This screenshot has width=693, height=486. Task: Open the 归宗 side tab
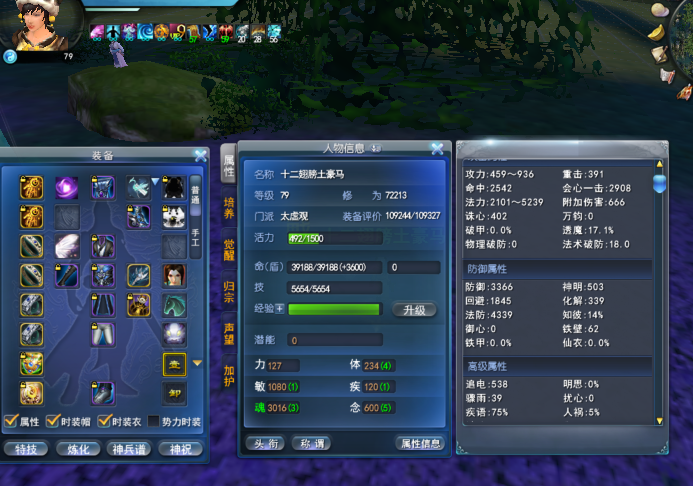click(228, 291)
